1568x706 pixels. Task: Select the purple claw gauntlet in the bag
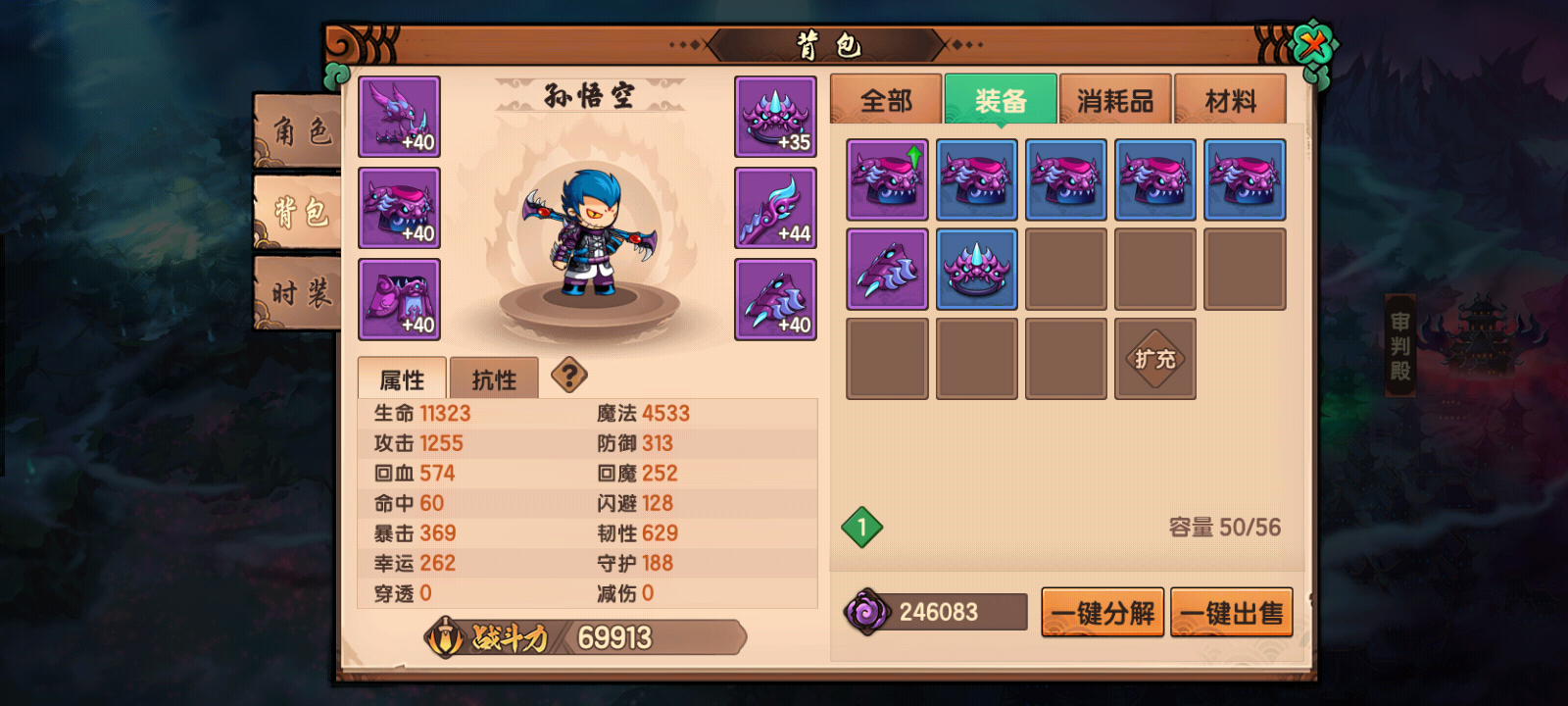887,270
